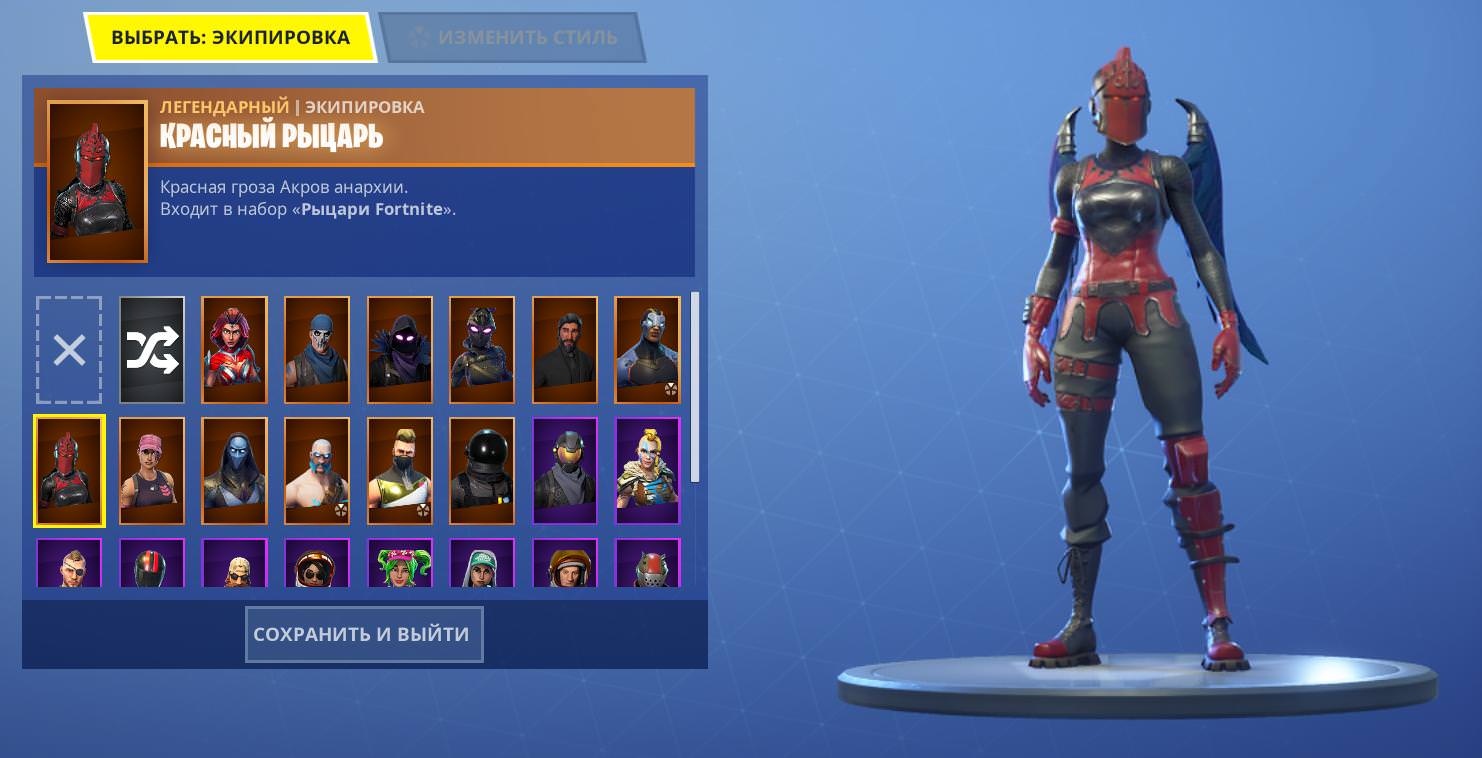1482x758 pixels.
Task: Pick the skull-masked blue bandana trooper skin
Action: click(317, 350)
